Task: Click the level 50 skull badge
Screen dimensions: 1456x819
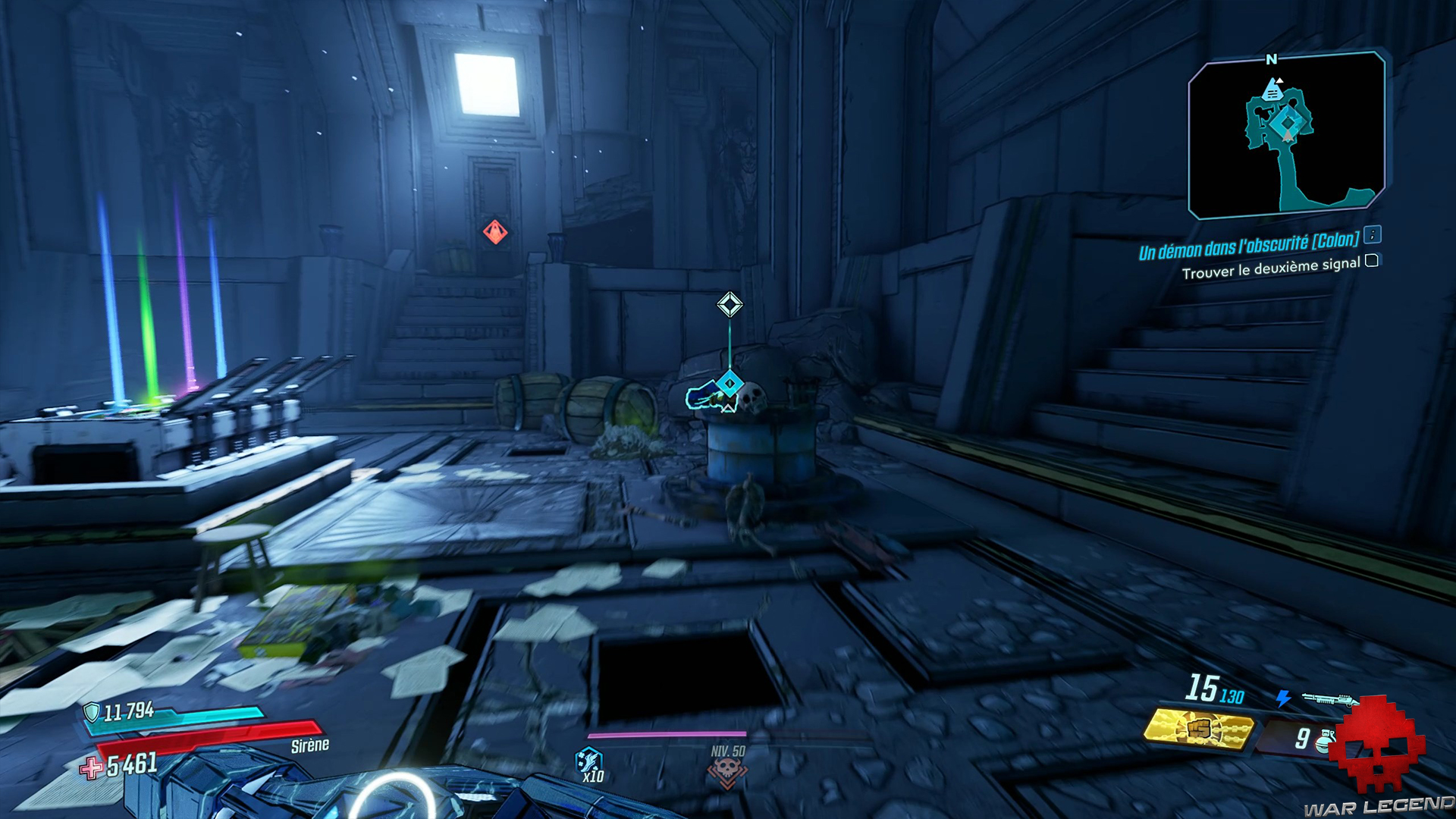Action: point(727,771)
